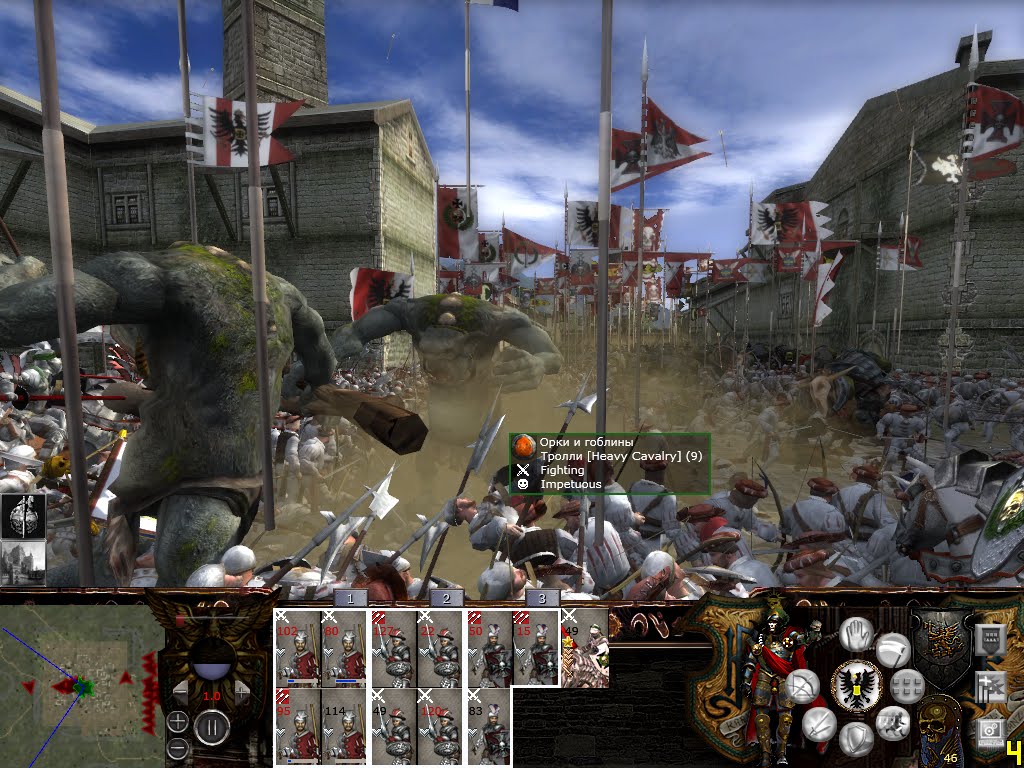Select group tab 2
Image resolution: width=1024 pixels, height=768 pixels.
(446, 598)
